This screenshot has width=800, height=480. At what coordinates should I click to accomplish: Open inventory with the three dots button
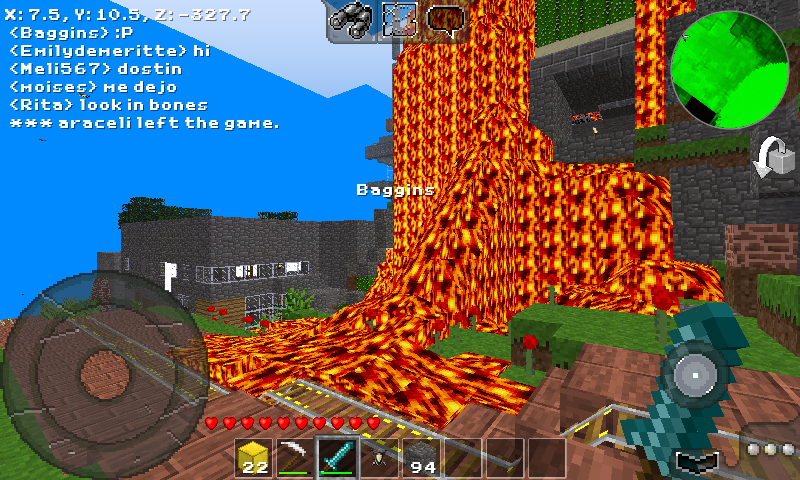[x=772, y=450]
